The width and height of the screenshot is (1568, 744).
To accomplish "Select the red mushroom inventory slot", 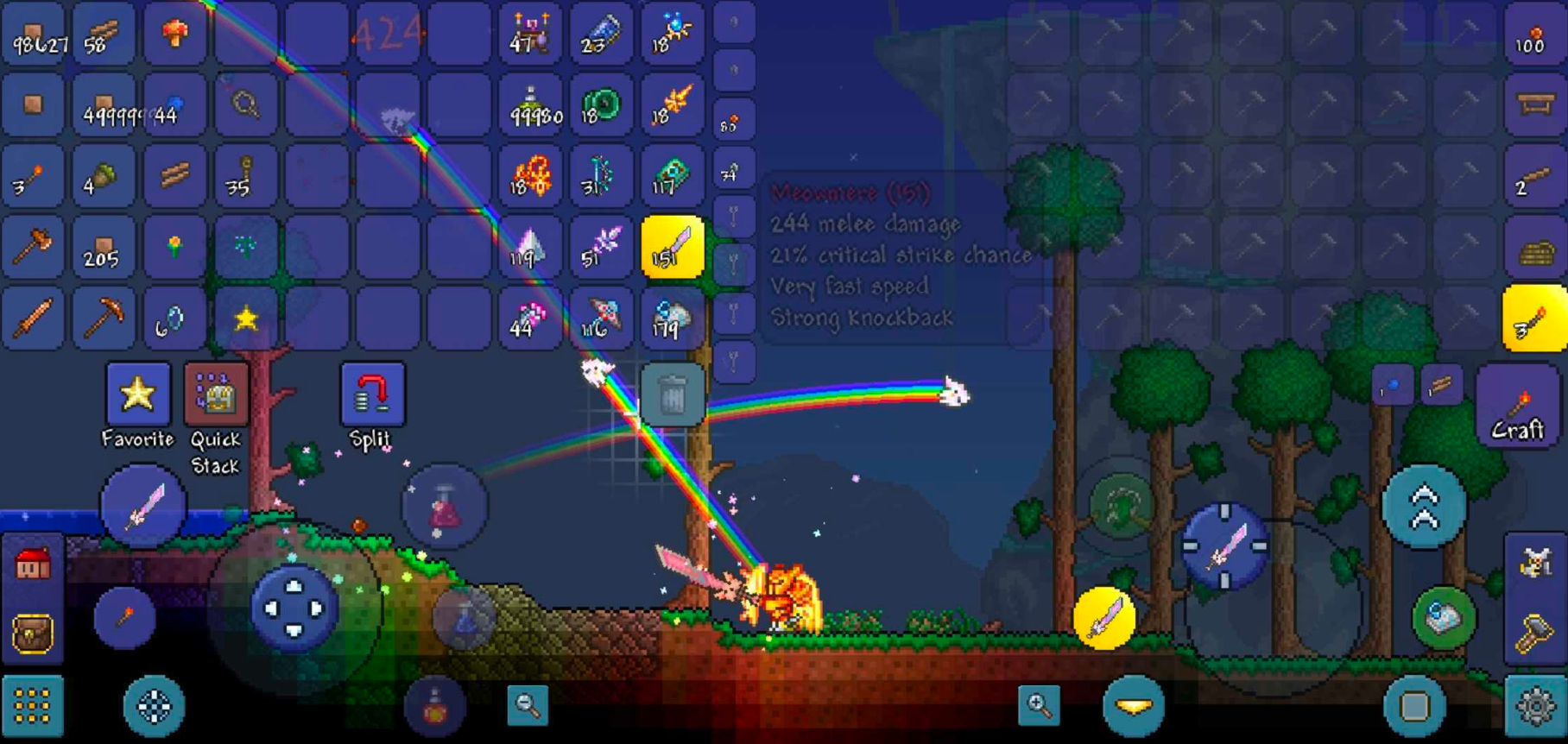I will tap(174, 35).
